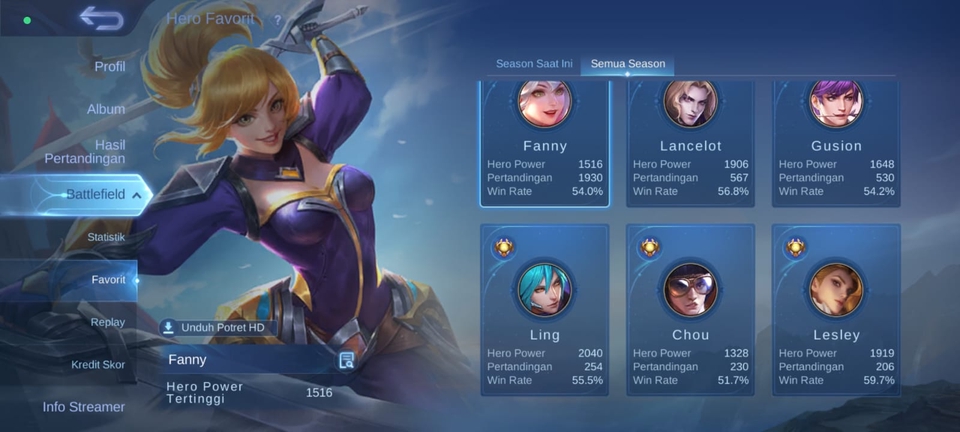The width and height of the screenshot is (960, 432).
Task: Open the Replay submenu
Action: point(107,322)
